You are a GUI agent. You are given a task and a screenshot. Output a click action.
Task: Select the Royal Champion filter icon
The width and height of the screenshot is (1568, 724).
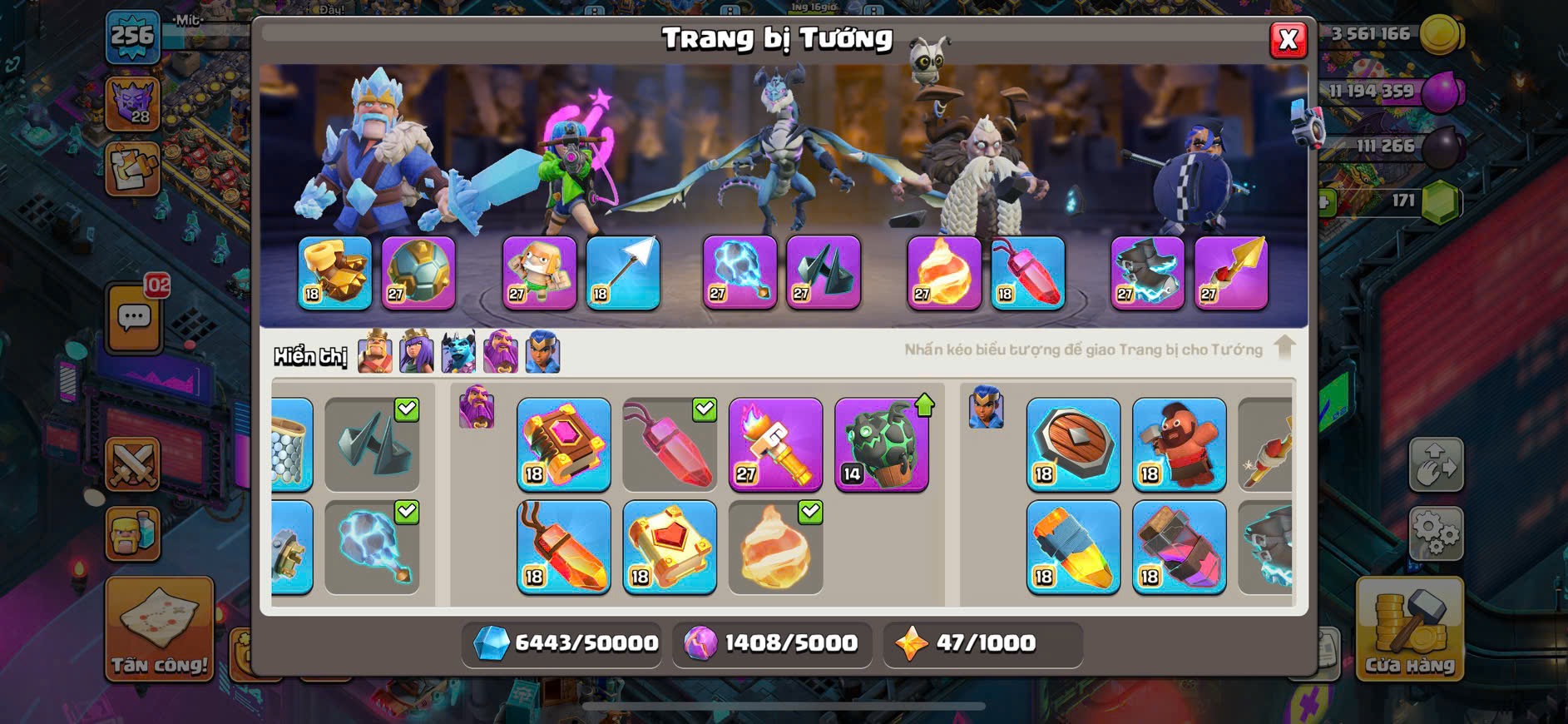pyautogui.click(x=542, y=352)
